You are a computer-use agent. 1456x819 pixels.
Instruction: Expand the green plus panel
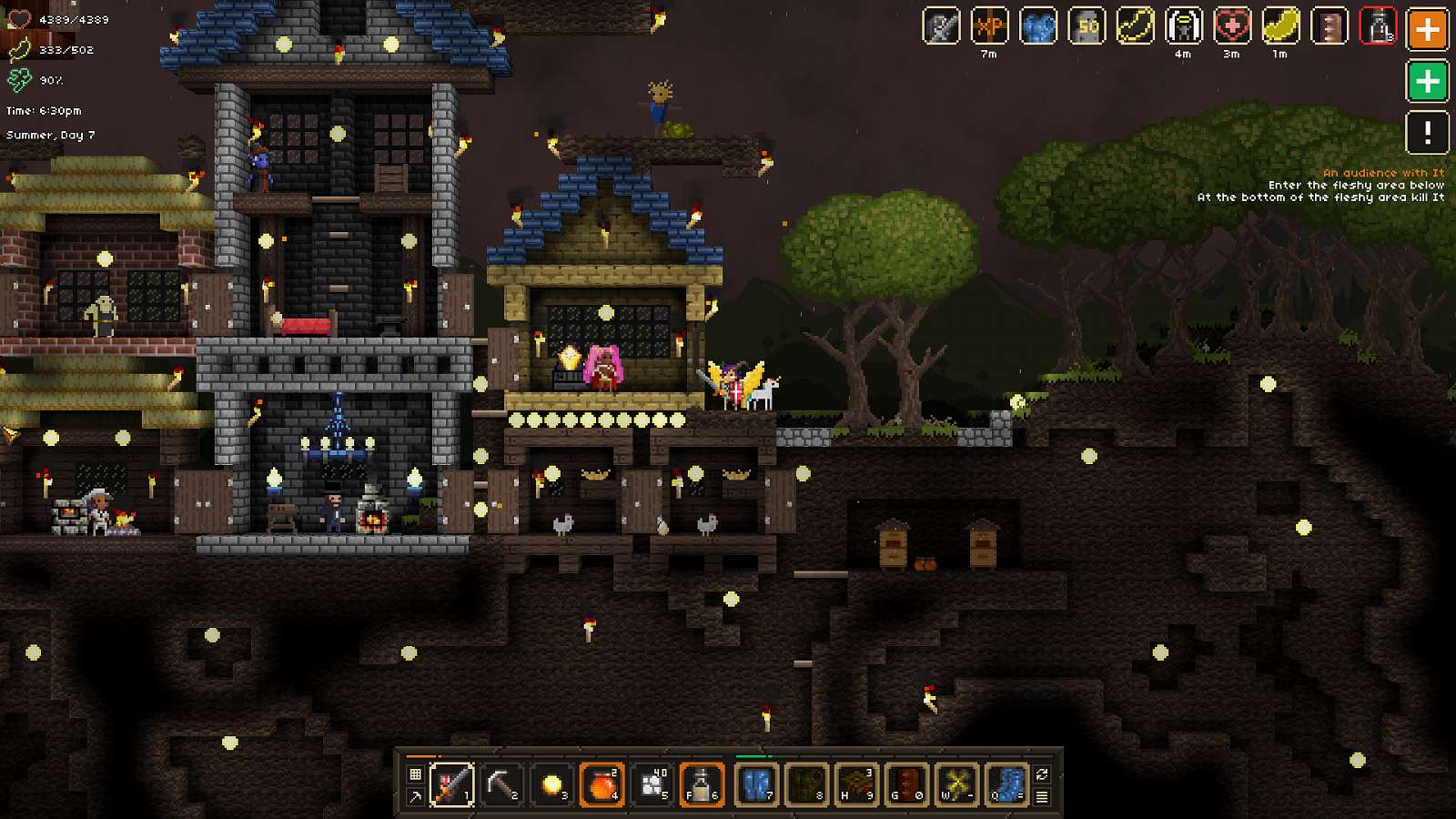(1428, 82)
